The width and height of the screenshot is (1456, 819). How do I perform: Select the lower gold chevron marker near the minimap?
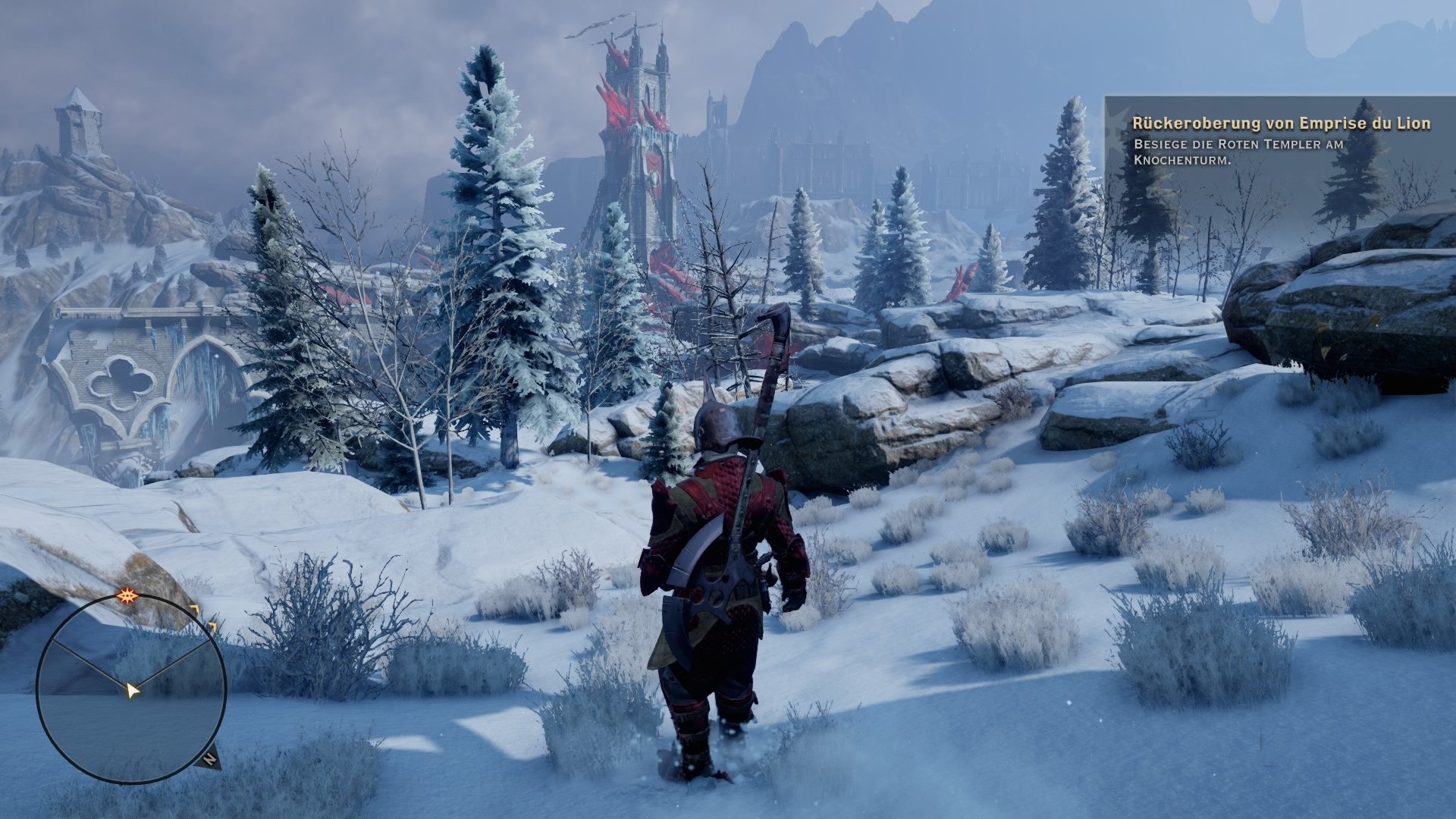point(212,625)
